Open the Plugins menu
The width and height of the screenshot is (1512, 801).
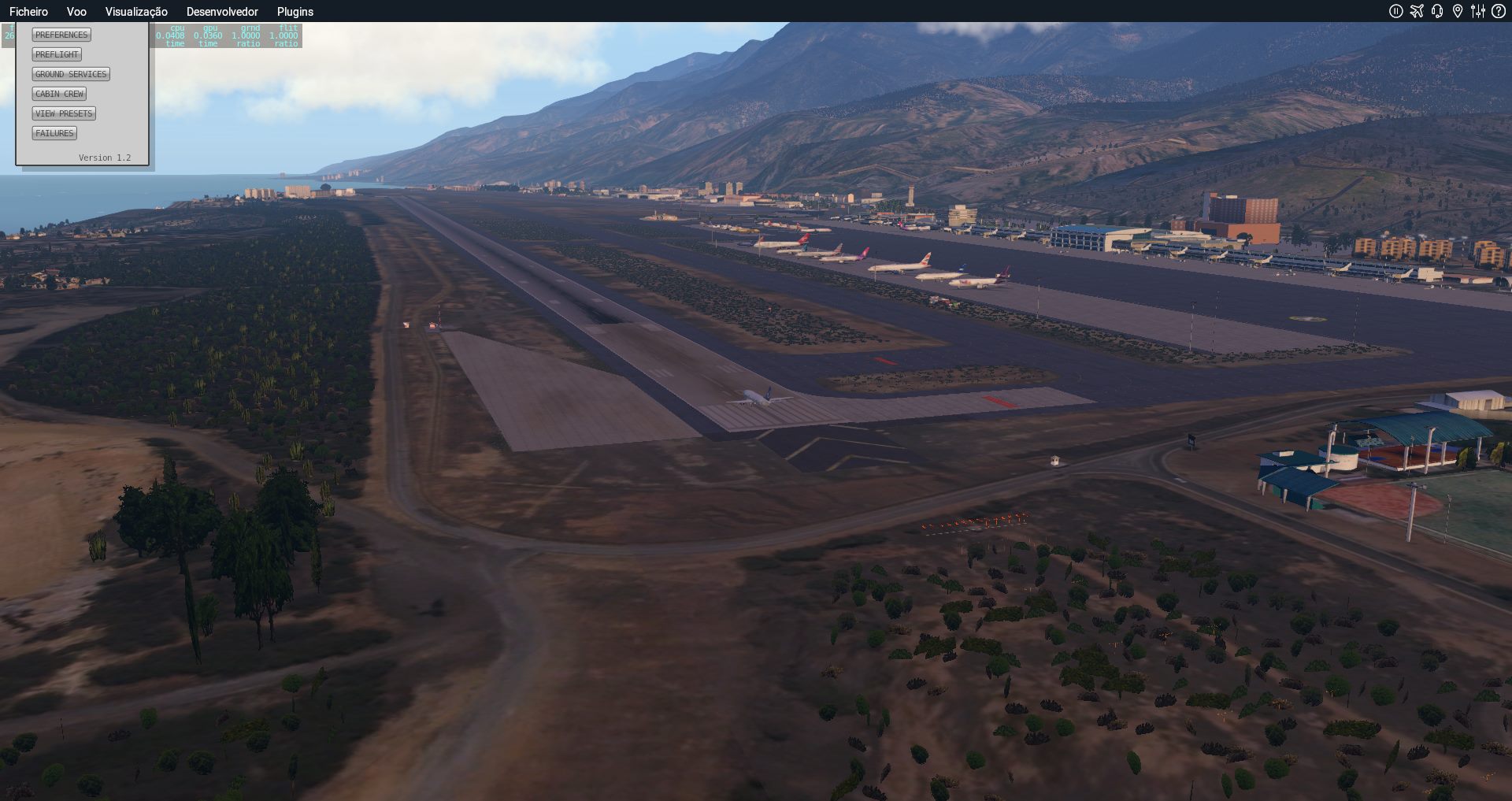(x=295, y=12)
